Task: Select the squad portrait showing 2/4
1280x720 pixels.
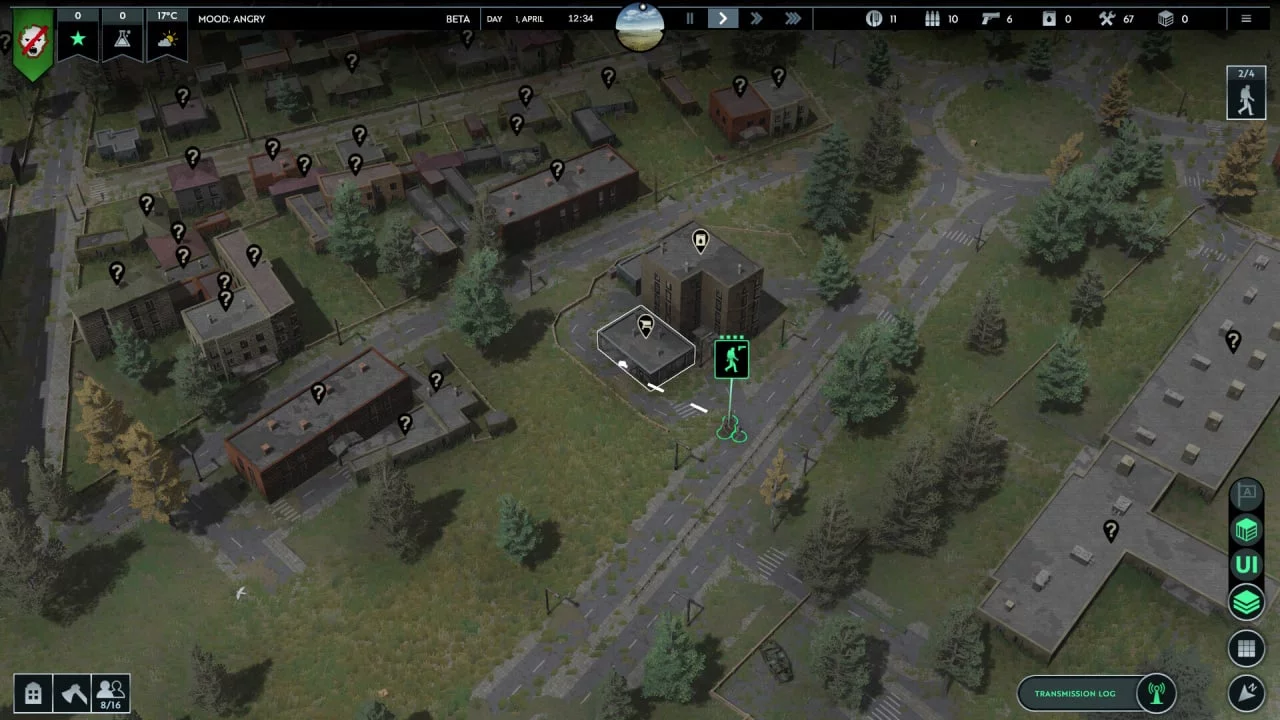Action: 1246,93
